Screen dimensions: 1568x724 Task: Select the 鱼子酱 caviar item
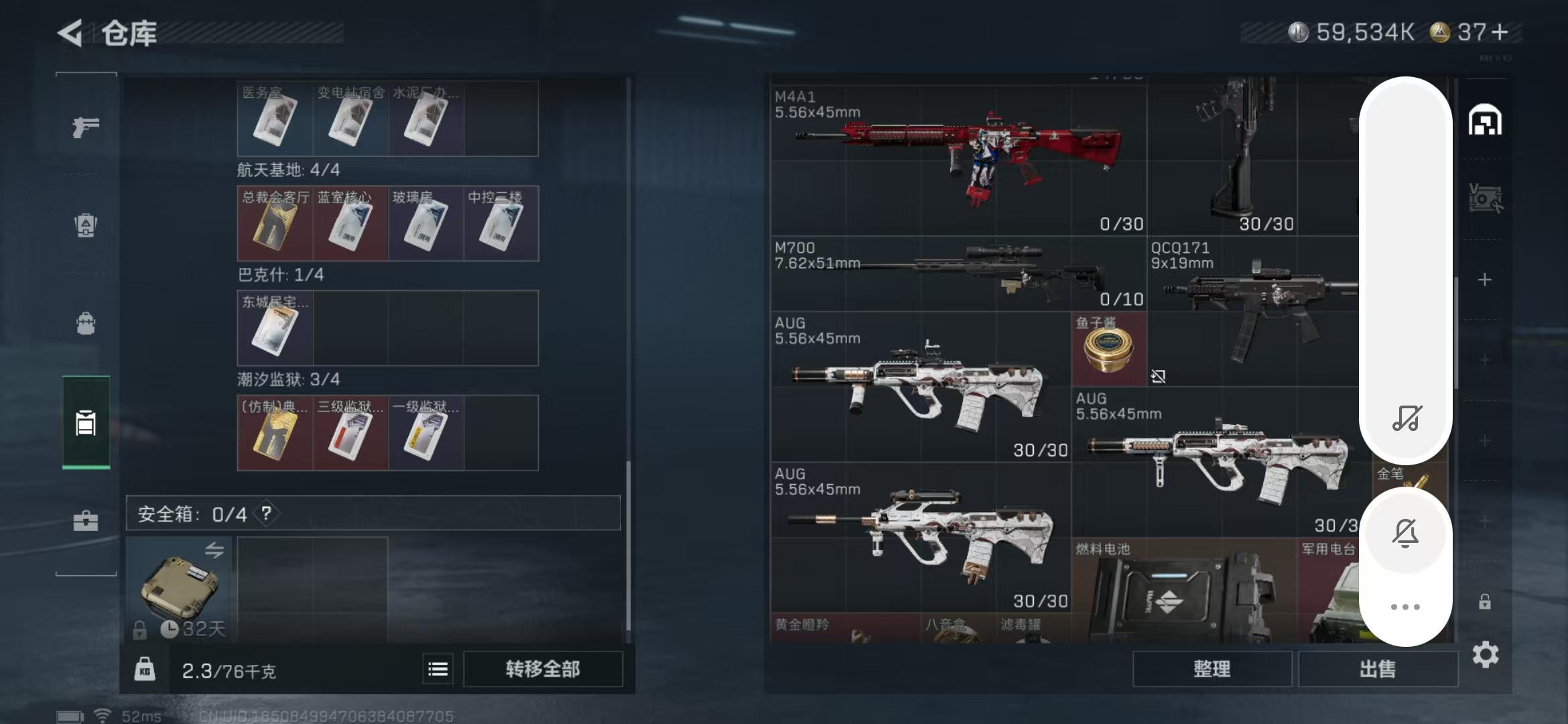[1109, 349]
